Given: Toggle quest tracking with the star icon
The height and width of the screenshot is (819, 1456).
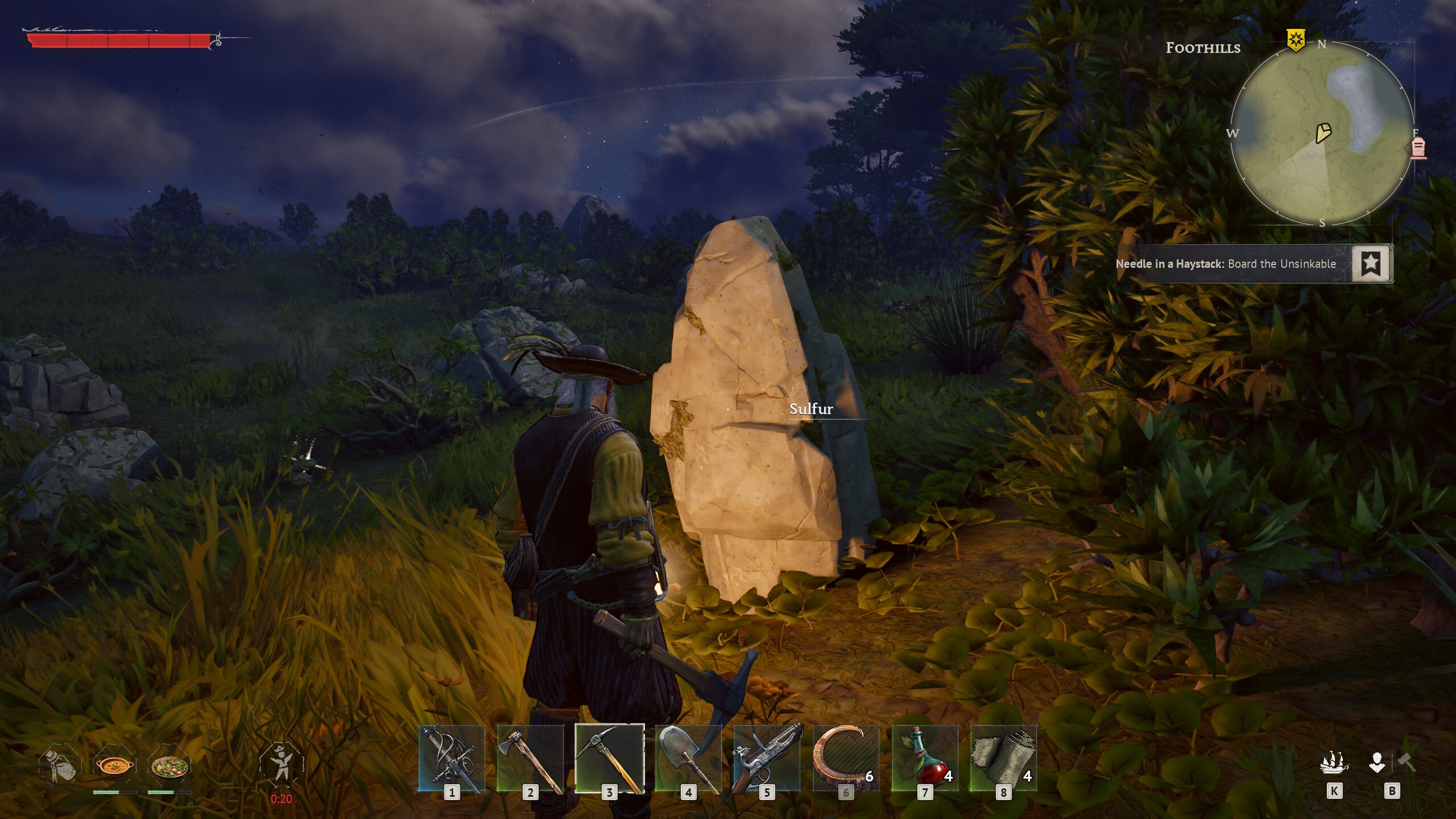Looking at the screenshot, I should point(1372,263).
